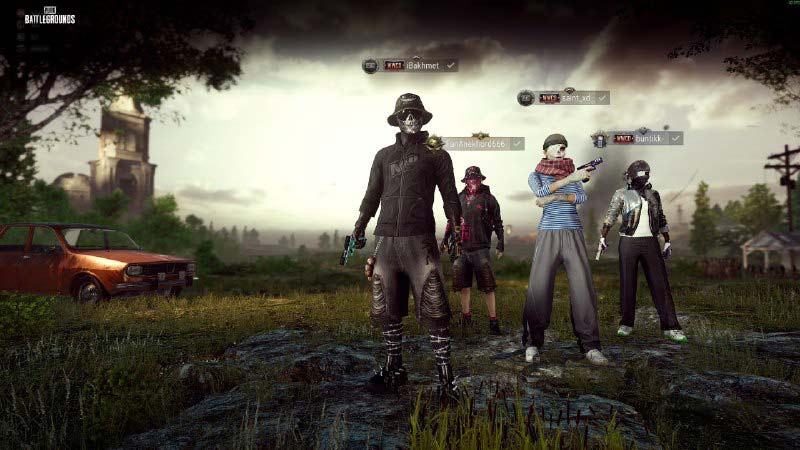Select the iBakhmet player nameplate
This screenshot has height=450, width=800.
click(x=411, y=65)
